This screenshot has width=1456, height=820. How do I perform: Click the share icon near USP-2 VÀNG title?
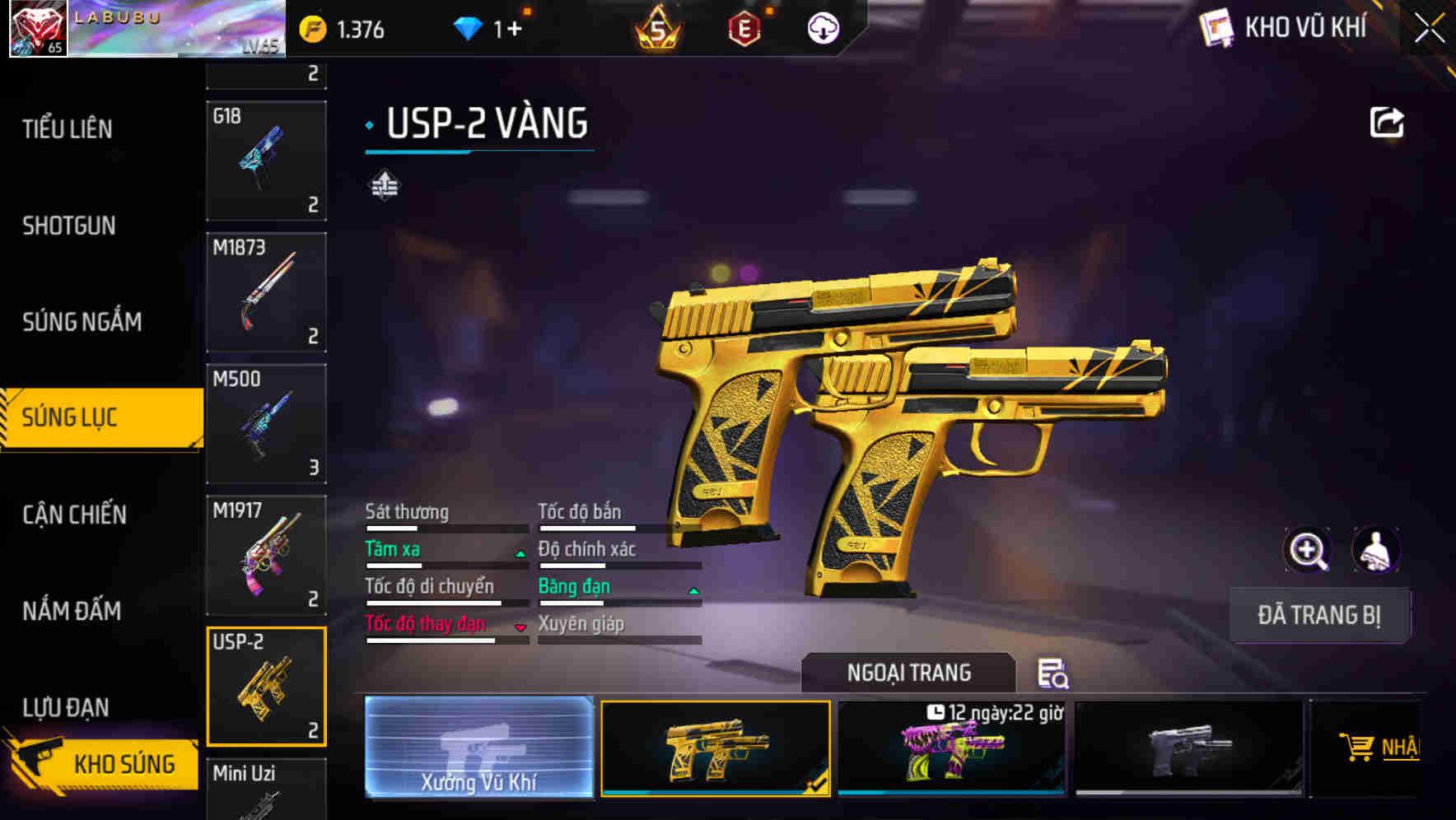1388,121
